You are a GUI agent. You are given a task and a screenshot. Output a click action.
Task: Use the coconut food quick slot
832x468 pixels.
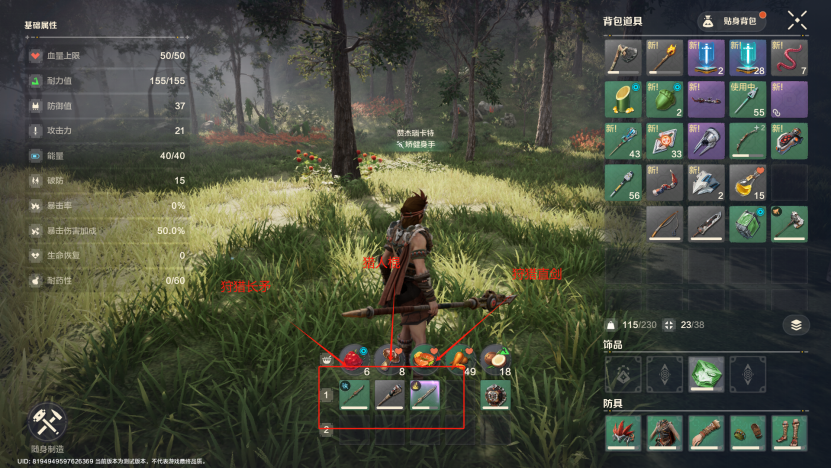click(x=494, y=357)
